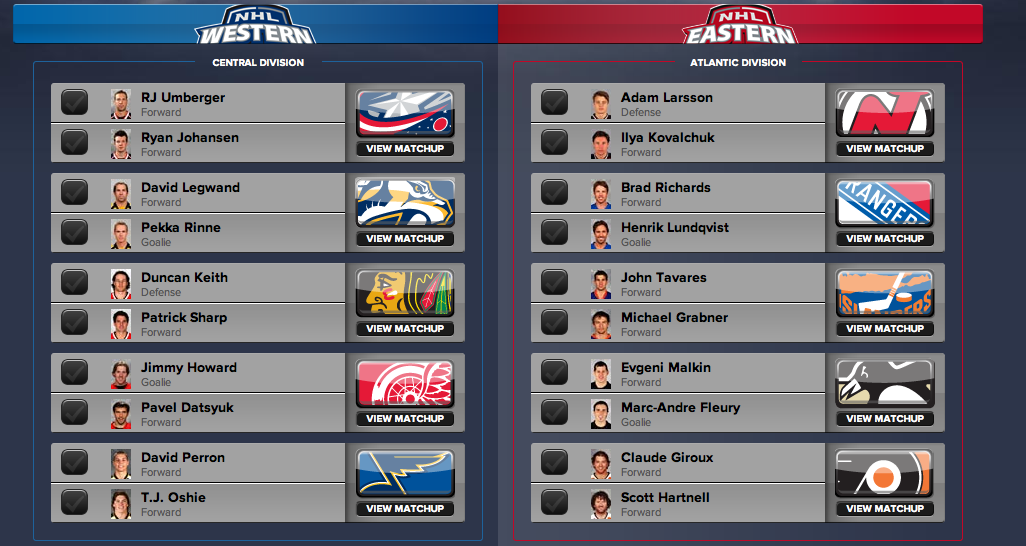Select Henrik Lundqvist's checkbox
1026x546 pixels.
pos(554,233)
